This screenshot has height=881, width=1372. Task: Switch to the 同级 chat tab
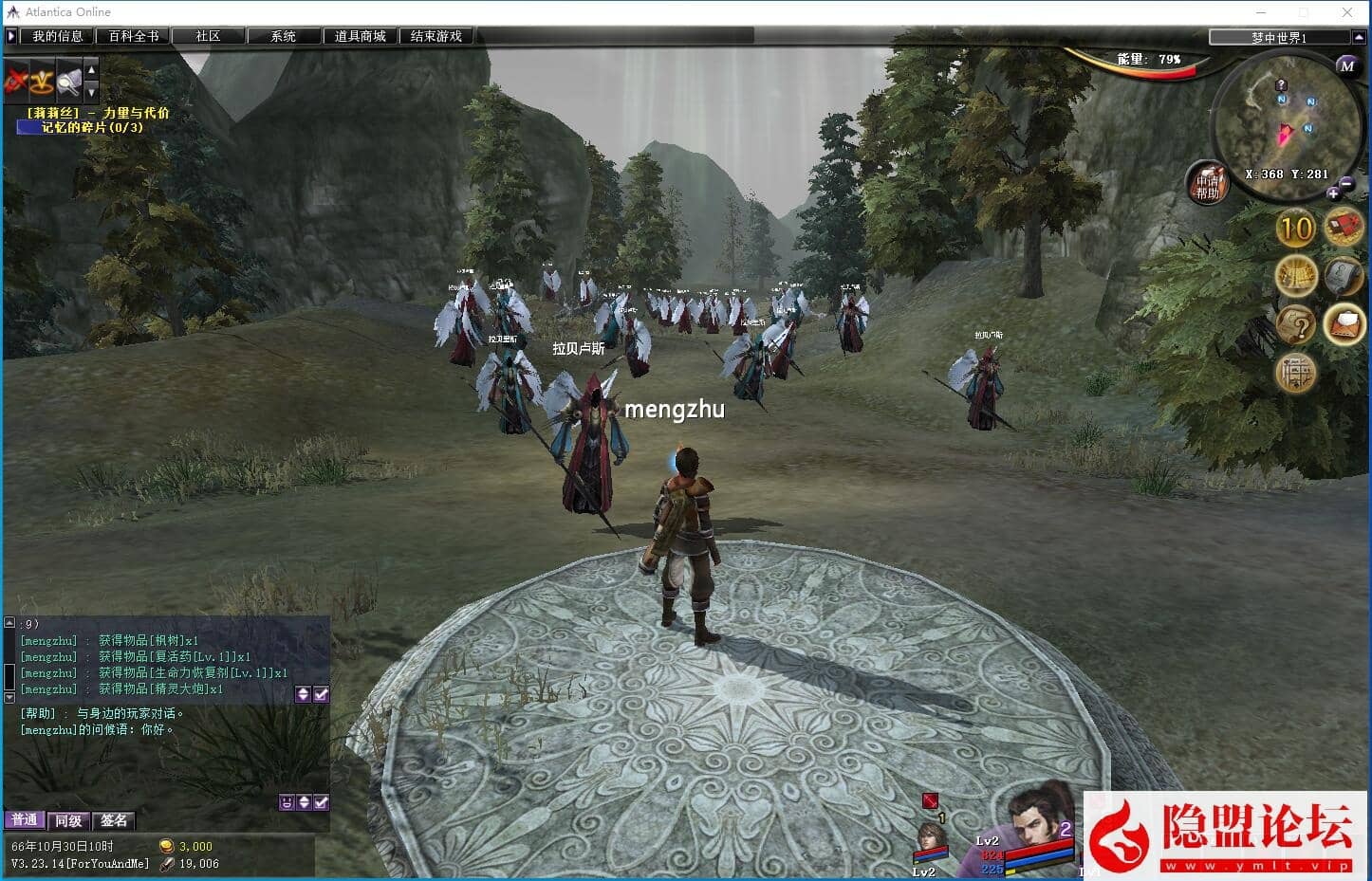(68, 820)
